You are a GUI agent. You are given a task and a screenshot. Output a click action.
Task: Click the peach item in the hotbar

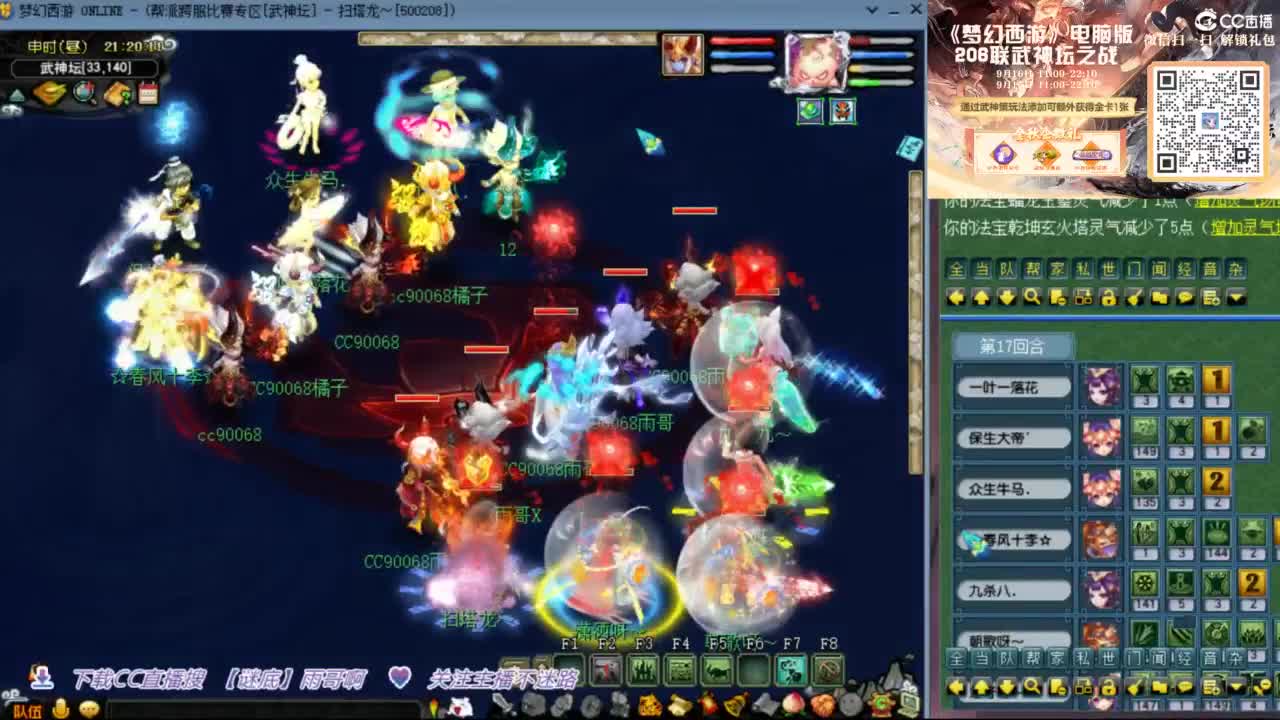click(x=792, y=704)
